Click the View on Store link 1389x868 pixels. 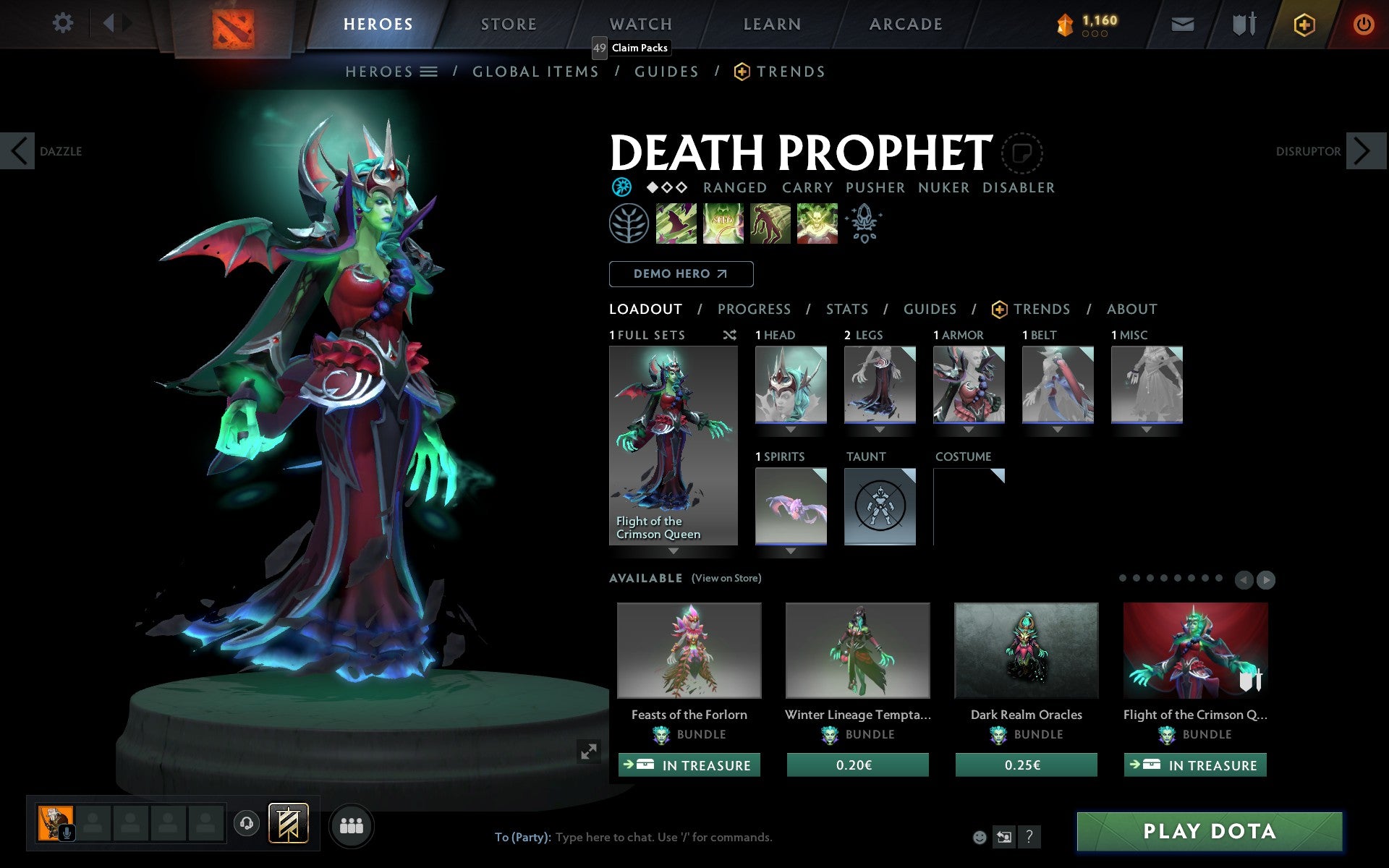726,578
